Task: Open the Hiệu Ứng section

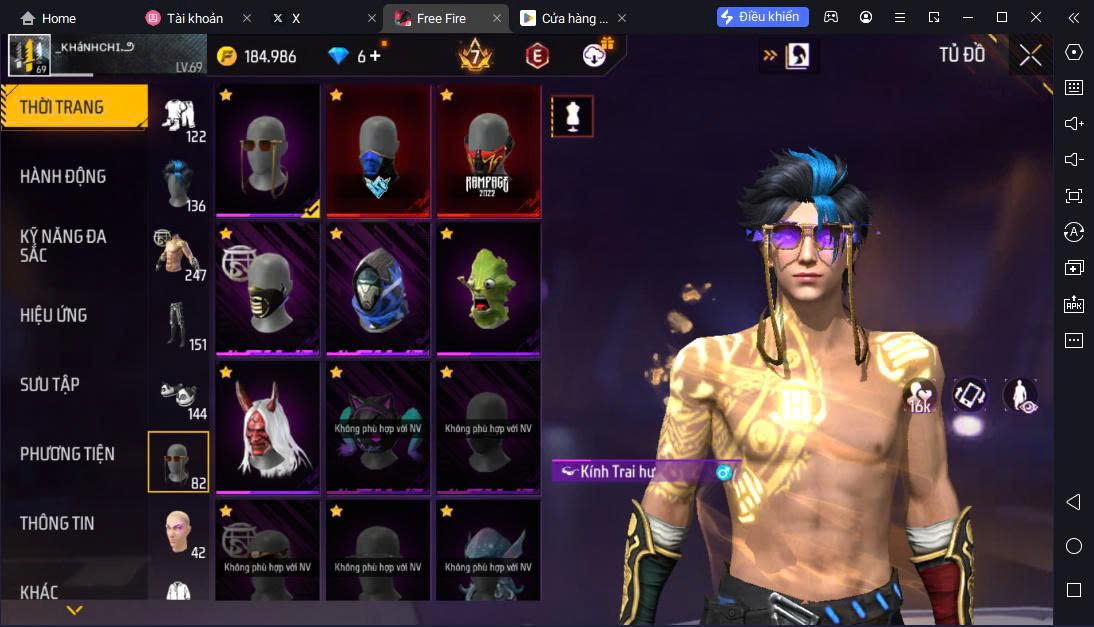Action: pyautogui.click(x=53, y=315)
